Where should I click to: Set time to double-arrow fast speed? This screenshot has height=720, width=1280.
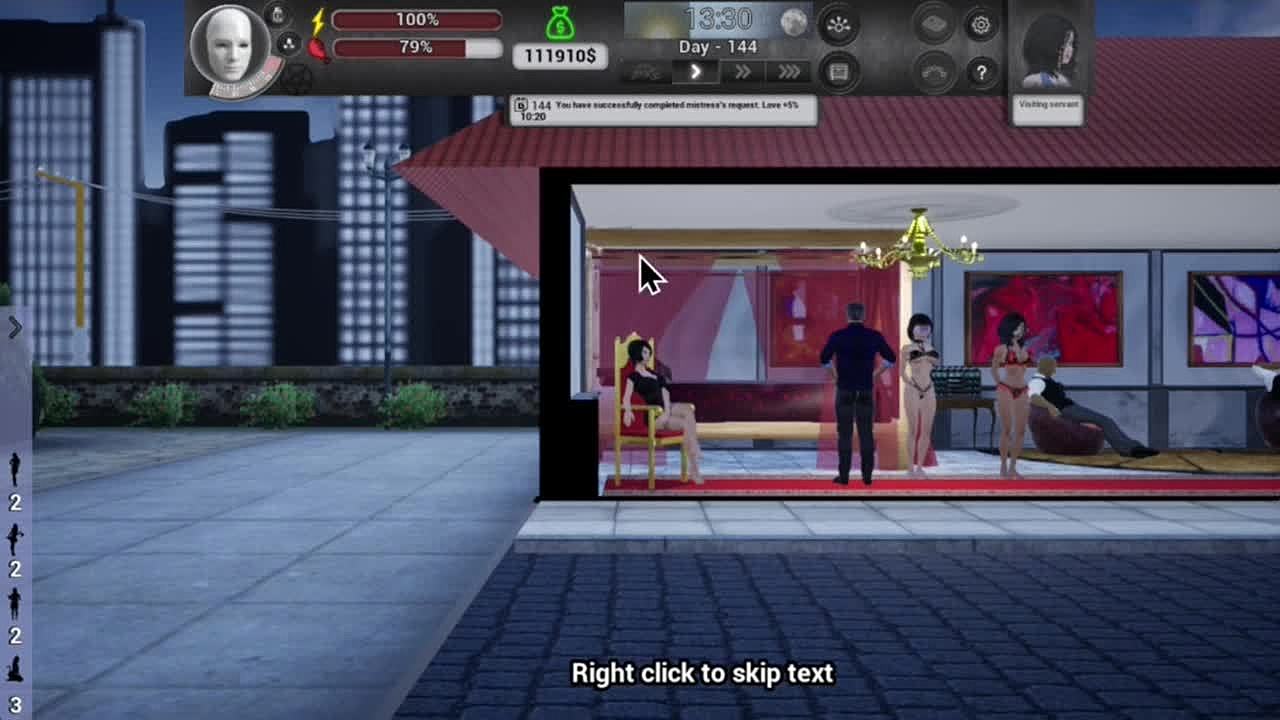pos(742,71)
